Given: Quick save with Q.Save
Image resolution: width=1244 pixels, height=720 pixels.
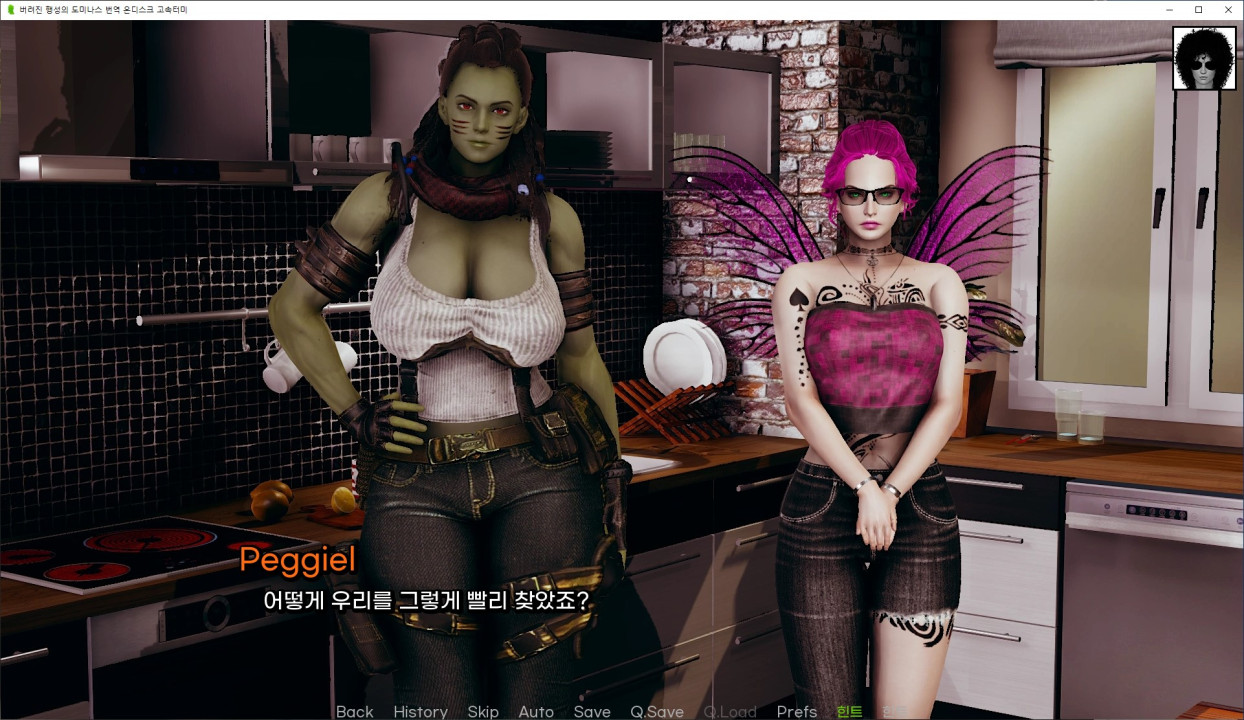Looking at the screenshot, I should point(657,711).
